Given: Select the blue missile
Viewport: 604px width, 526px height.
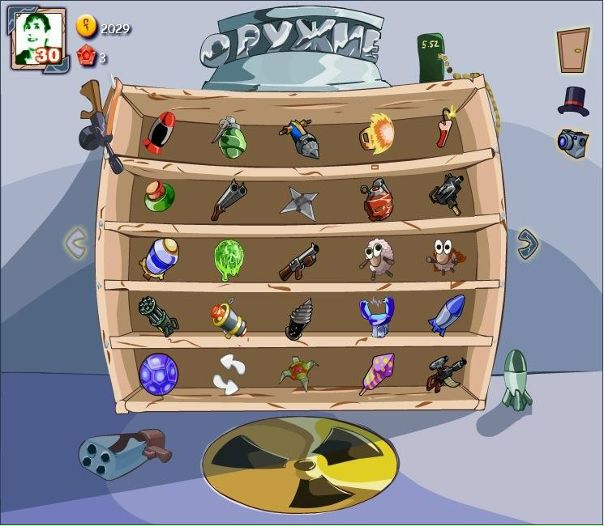Looking at the screenshot, I should 445,314.
